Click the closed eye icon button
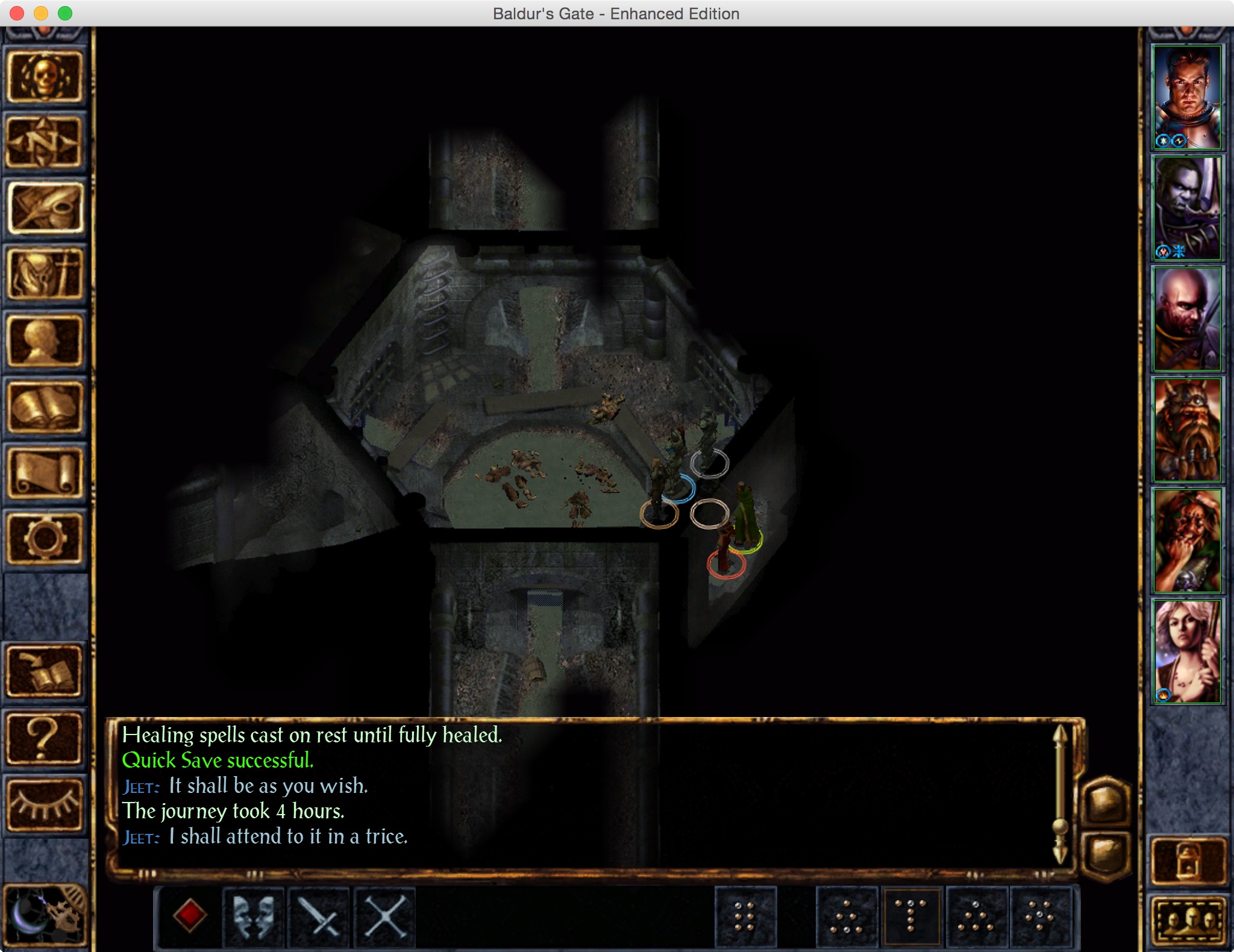 click(44, 804)
